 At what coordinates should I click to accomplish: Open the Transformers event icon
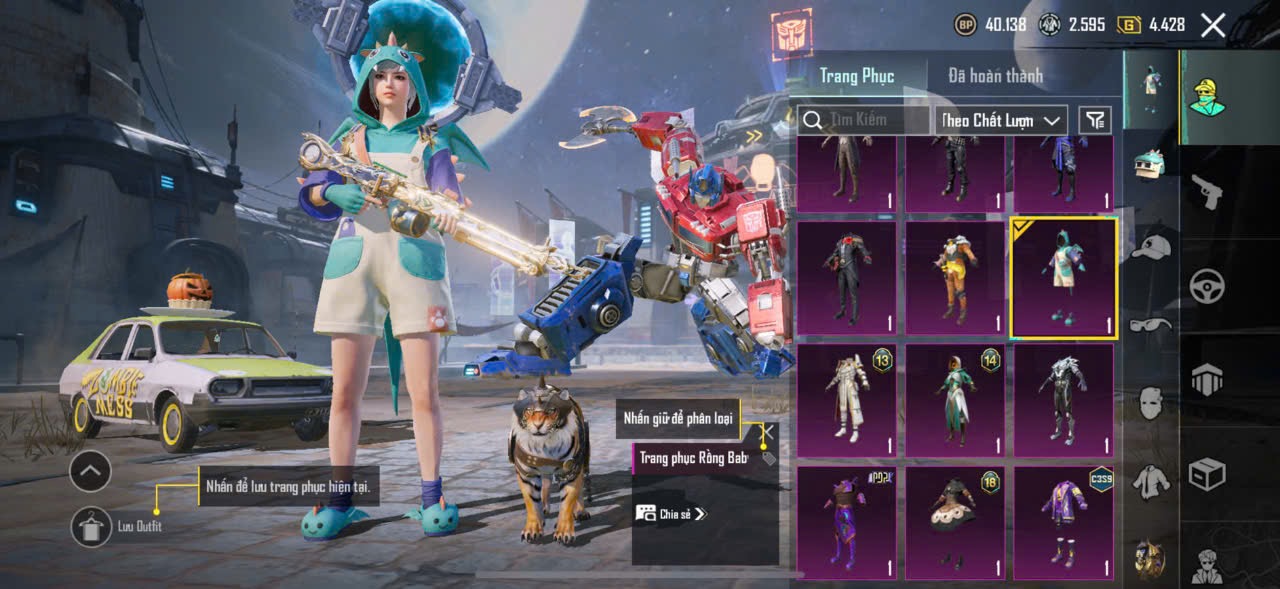(792, 32)
